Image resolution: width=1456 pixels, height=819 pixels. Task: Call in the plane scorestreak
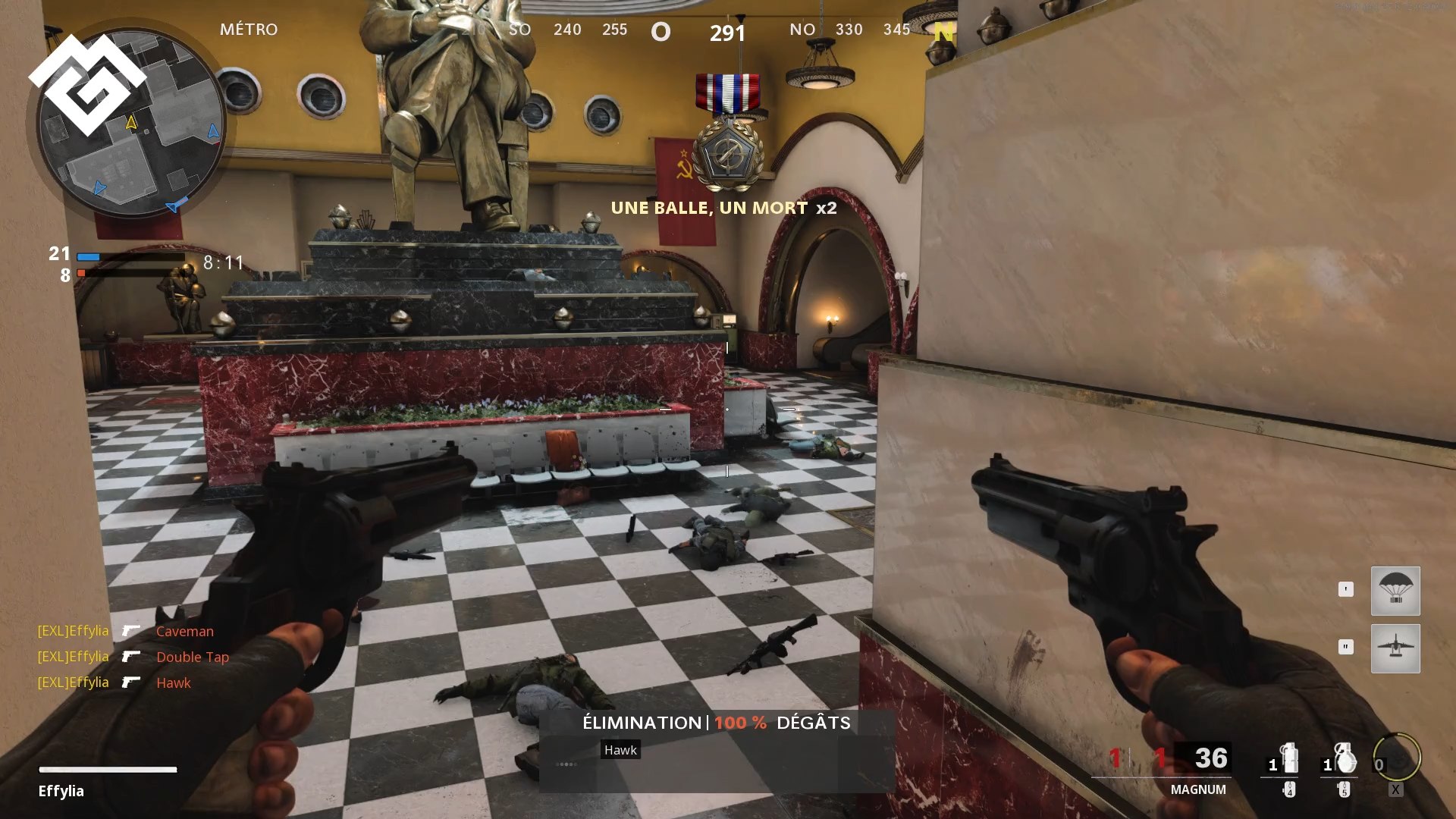(1395, 648)
